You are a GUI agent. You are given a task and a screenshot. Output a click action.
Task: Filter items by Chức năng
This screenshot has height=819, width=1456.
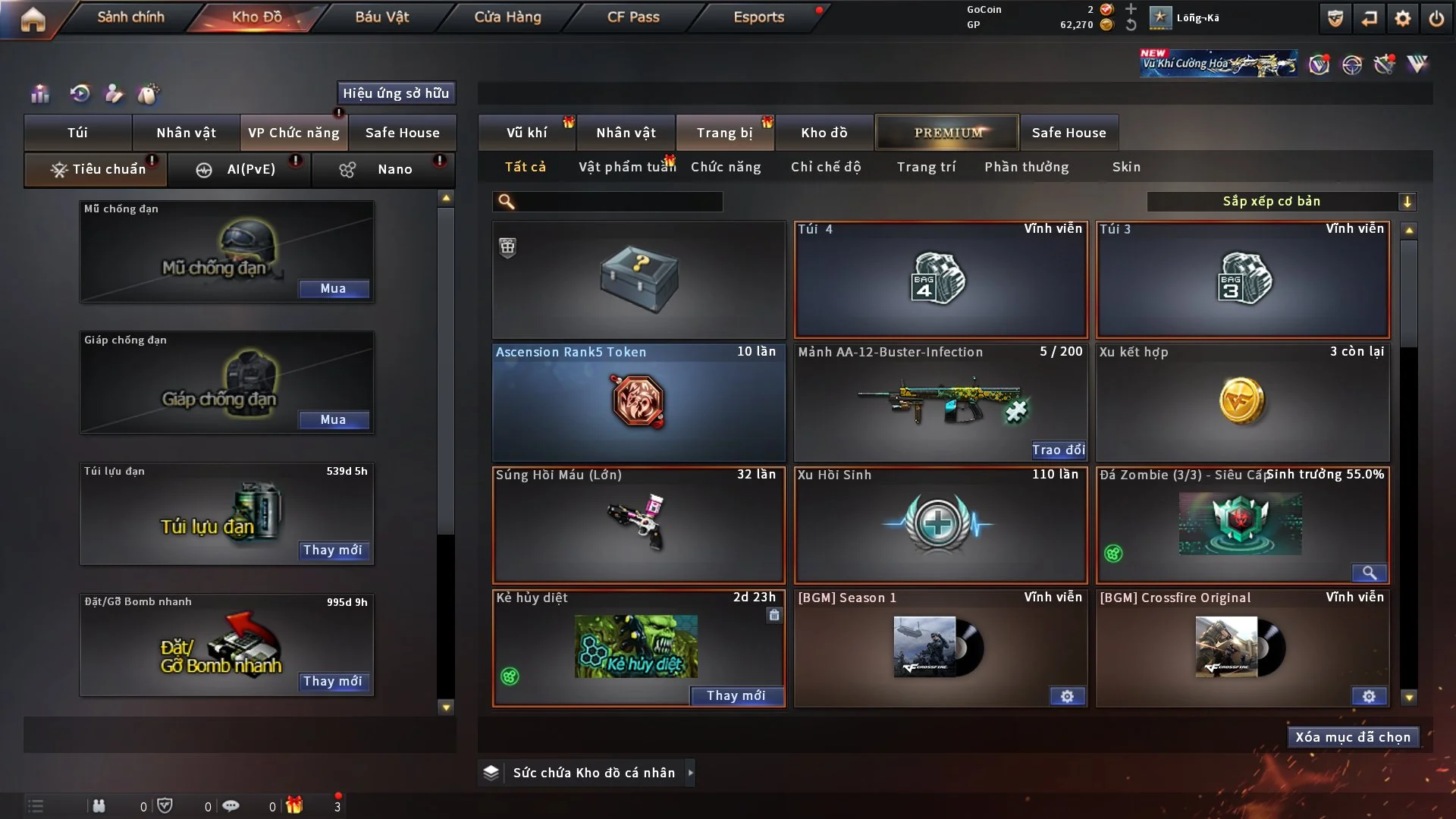click(x=726, y=167)
